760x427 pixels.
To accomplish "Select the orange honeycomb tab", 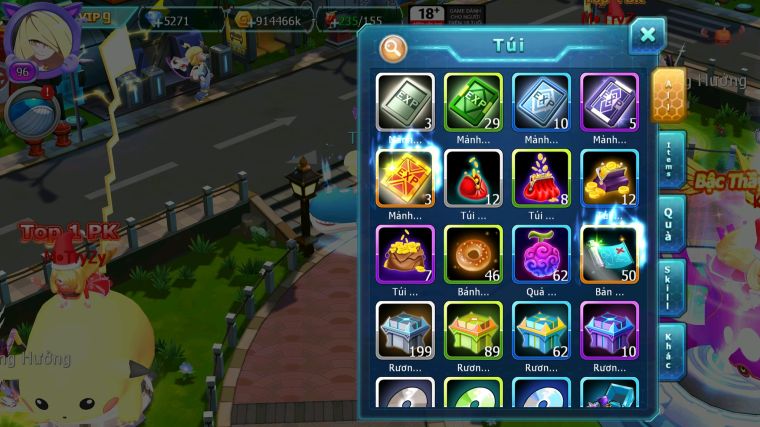I will (668, 94).
